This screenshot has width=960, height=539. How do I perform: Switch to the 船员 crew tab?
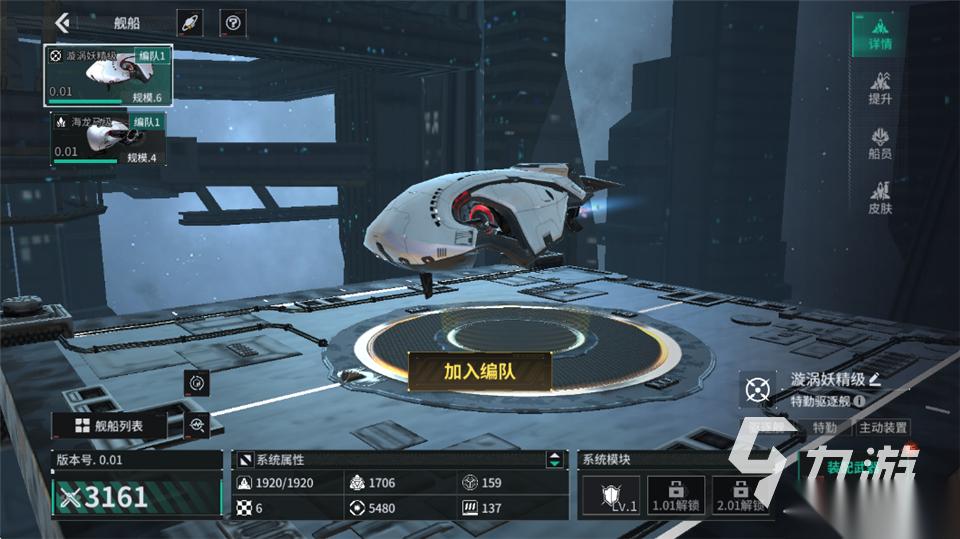pyautogui.click(x=879, y=141)
